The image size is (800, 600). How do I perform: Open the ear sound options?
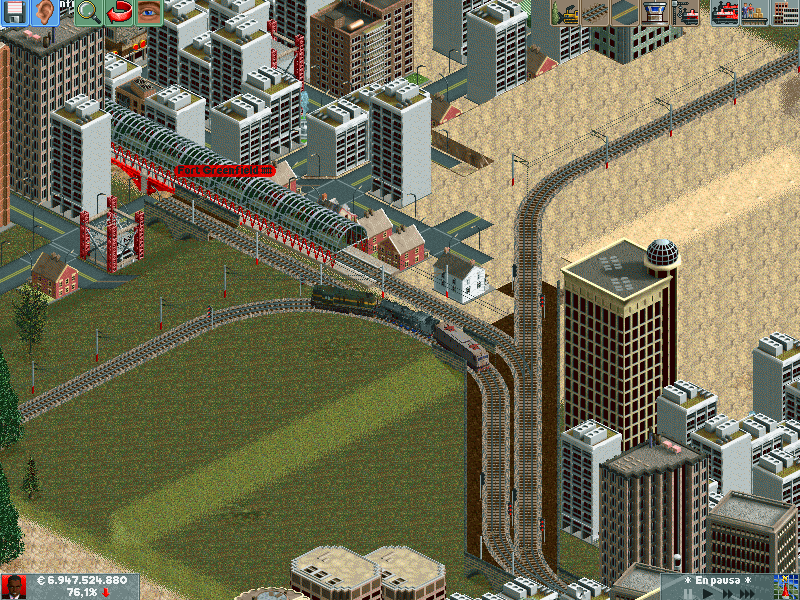pyautogui.click(x=45, y=12)
